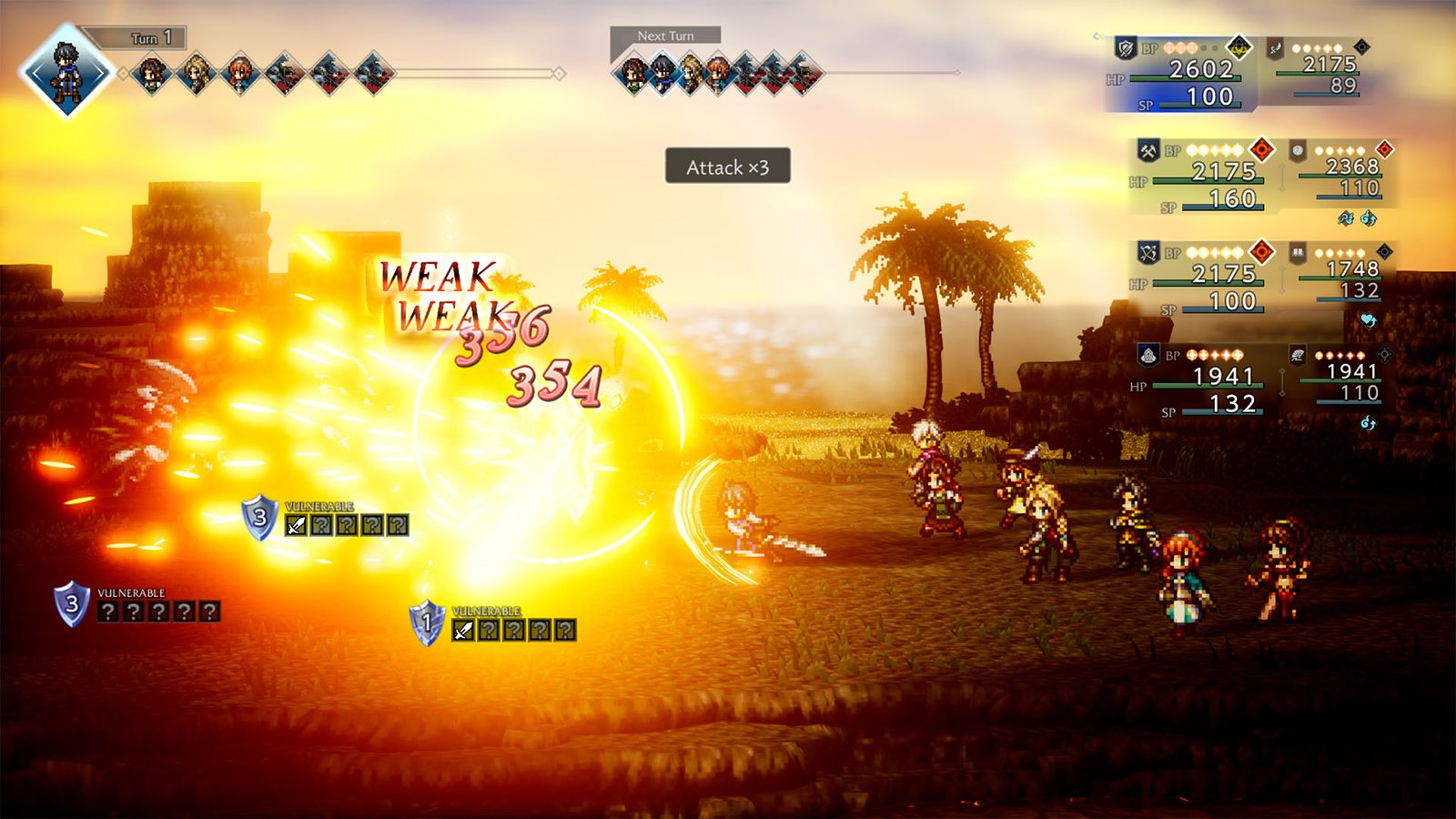Click the Attack ×3 banner
The image size is (1456, 819).
(728, 168)
